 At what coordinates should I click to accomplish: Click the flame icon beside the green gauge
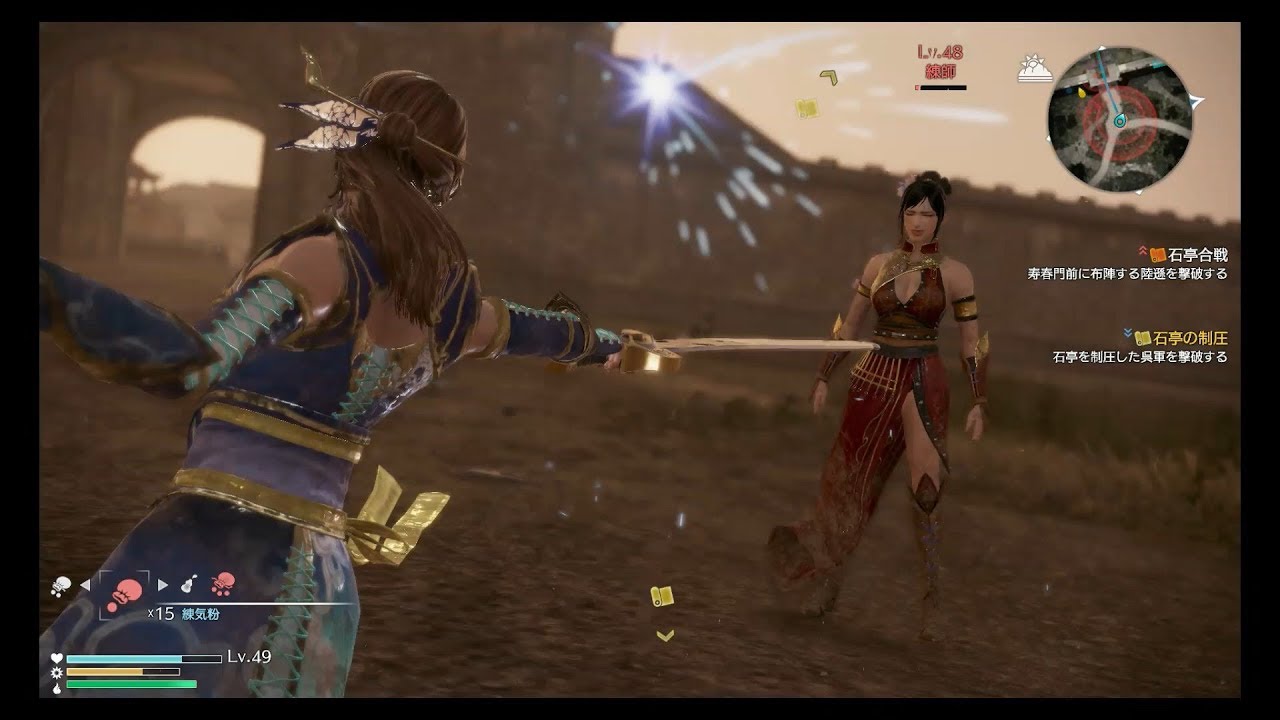pos(56,687)
